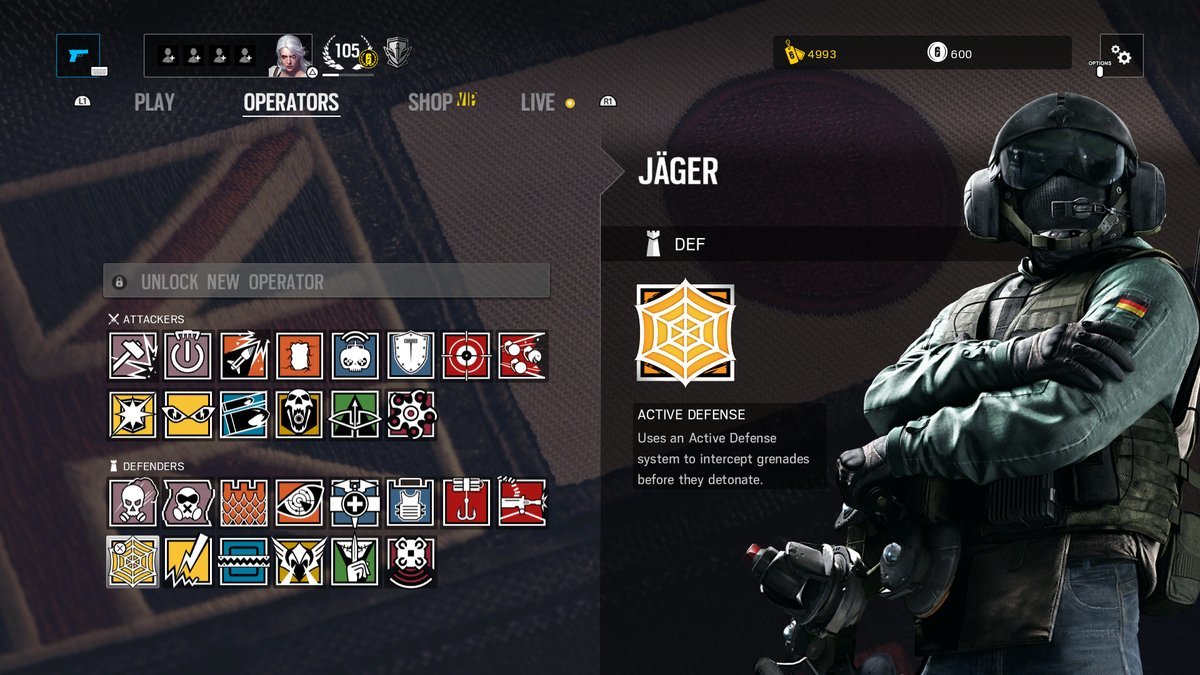Open the blue pistol loadout icon
Viewport: 1200px width, 675px height.
pyautogui.click(x=78, y=55)
